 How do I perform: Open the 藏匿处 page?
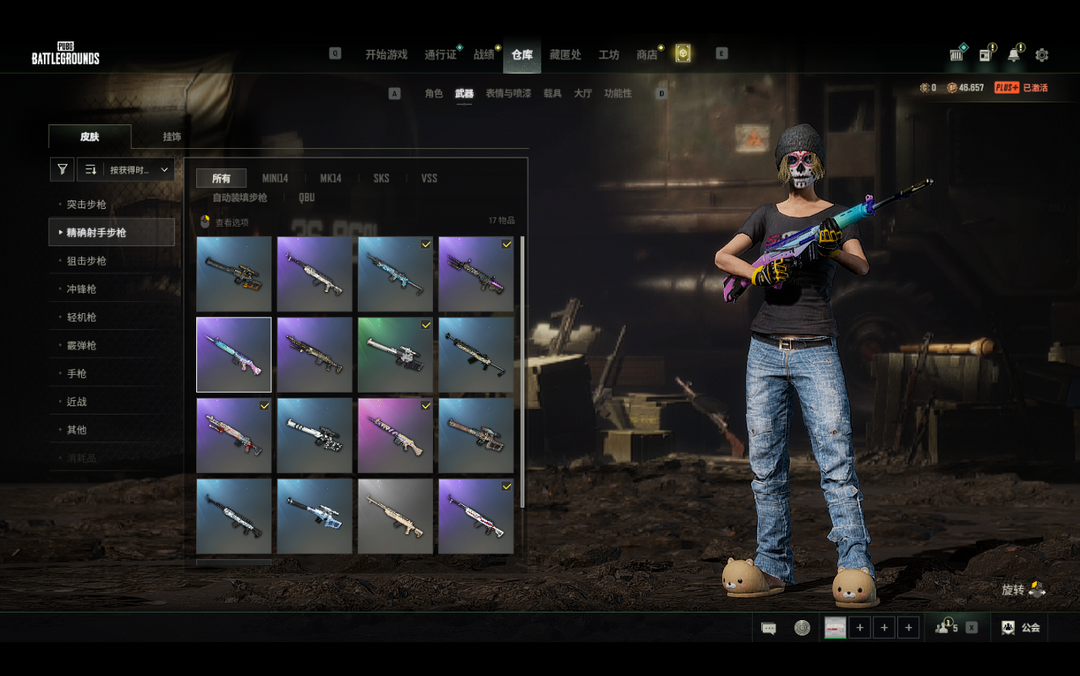pos(565,55)
